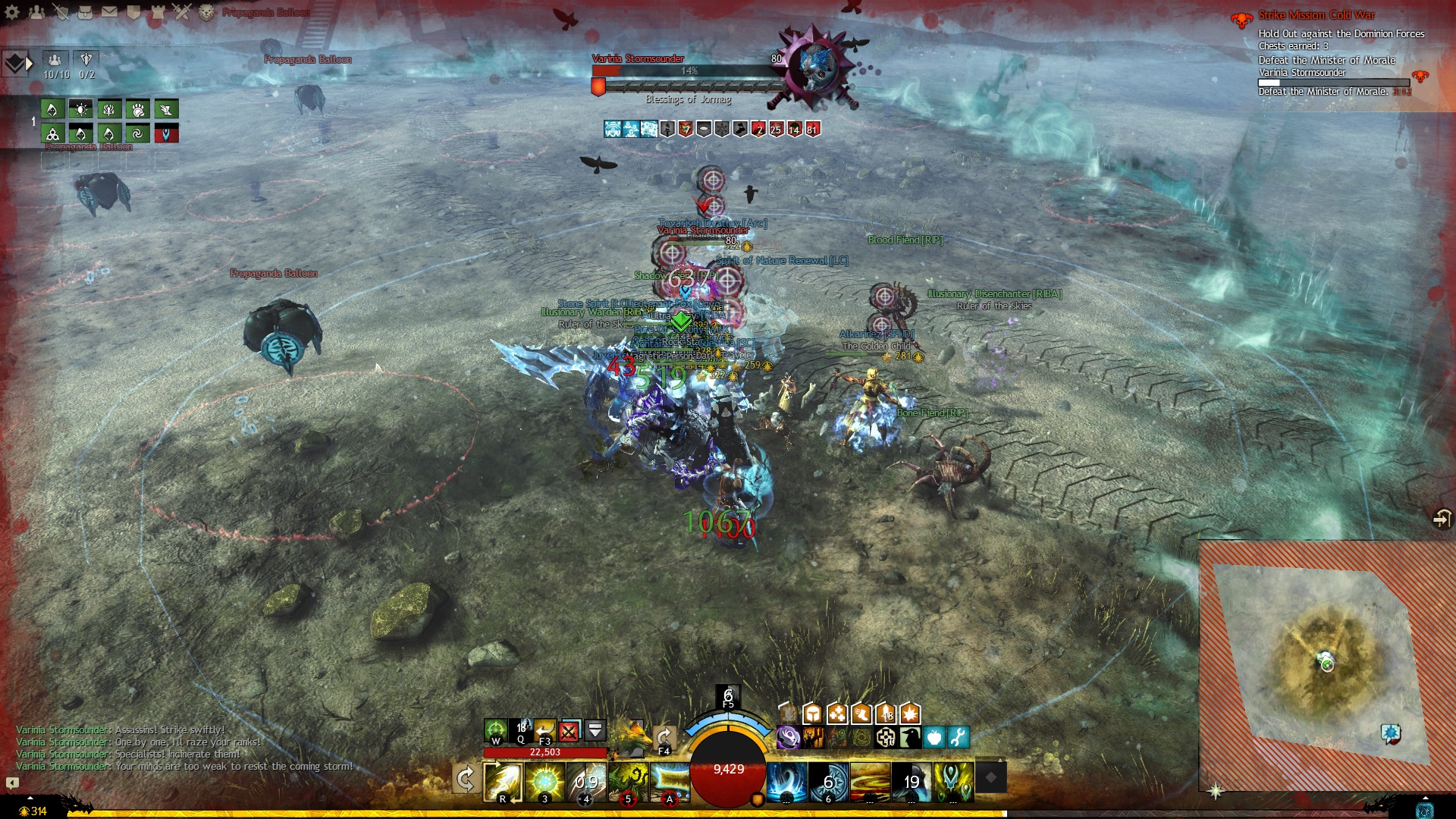Open the Strike Mission Cold War objective tracker
The width and height of the screenshot is (1456, 819).
pyautogui.click(x=1316, y=15)
